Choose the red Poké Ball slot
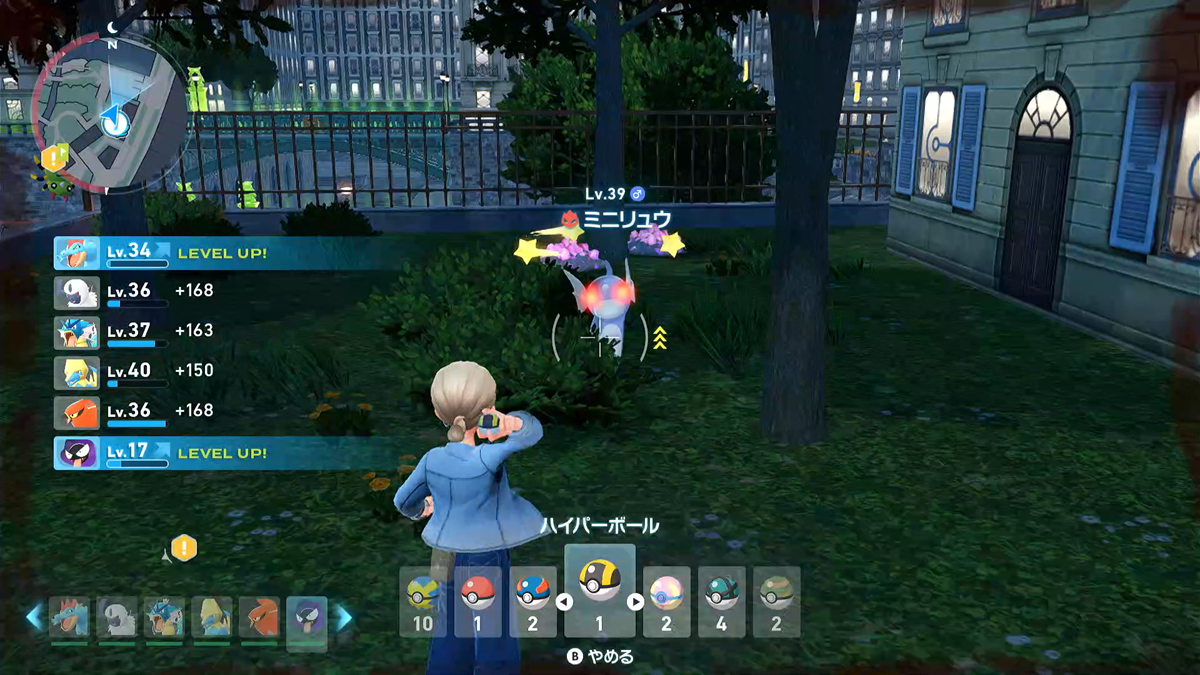This screenshot has height=675, width=1200. 477,602
